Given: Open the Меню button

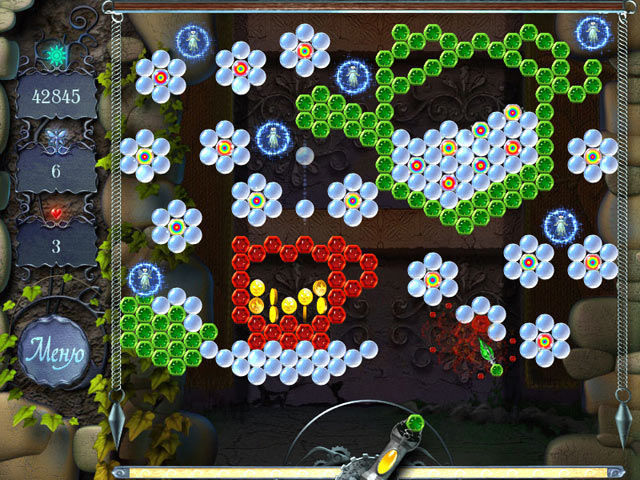Looking at the screenshot, I should point(55,354).
